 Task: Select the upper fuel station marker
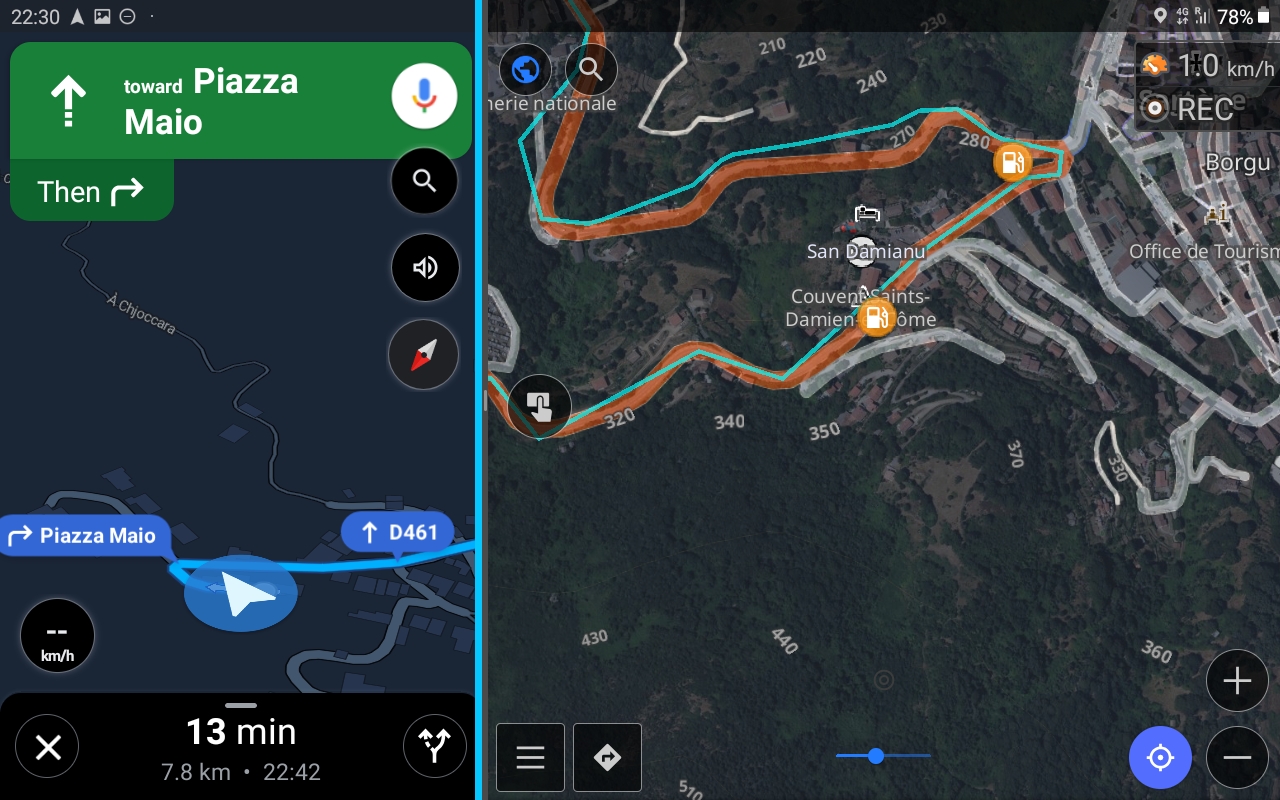[1013, 161]
